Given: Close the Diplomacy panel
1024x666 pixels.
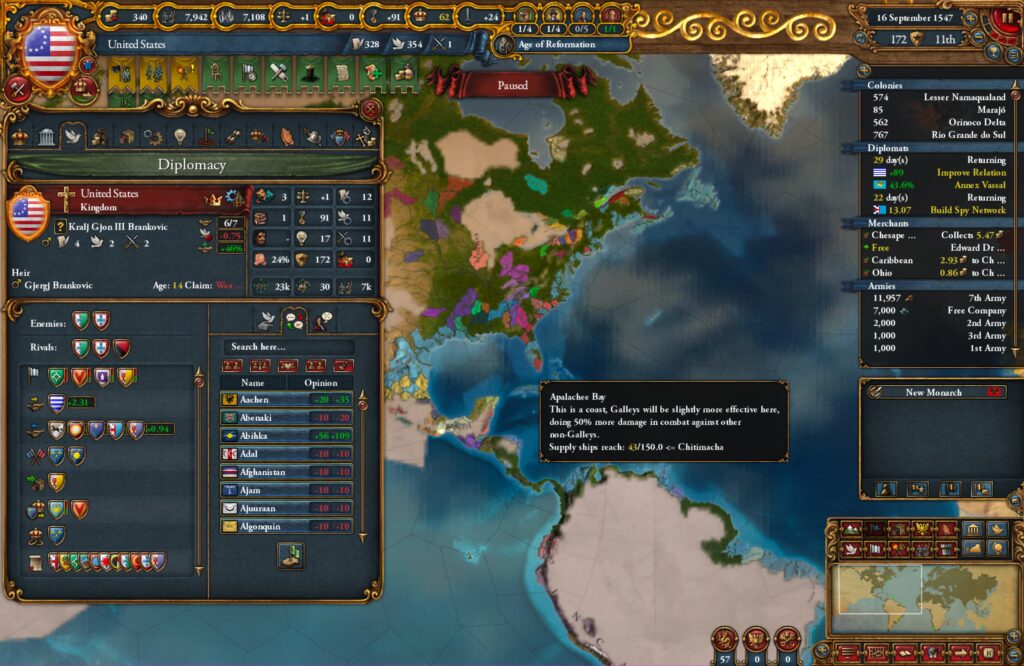Looking at the screenshot, I should [x=371, y=110].
